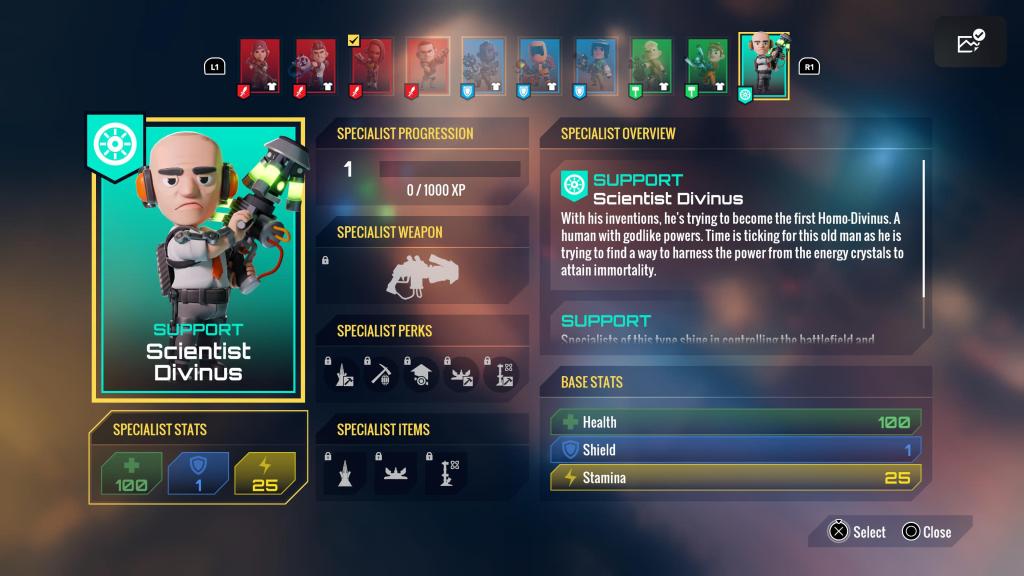
Task: Open the chart icon in top corner
Action: 970,42
